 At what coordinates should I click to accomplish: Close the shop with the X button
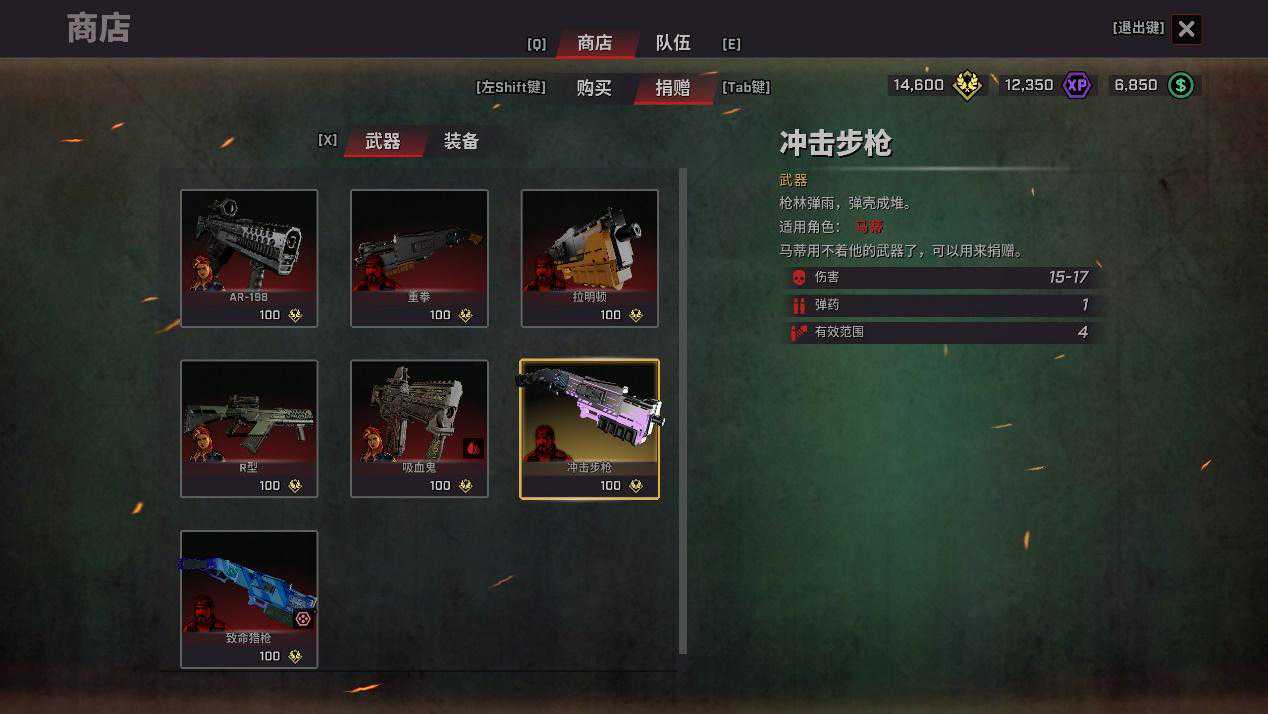1186,30
